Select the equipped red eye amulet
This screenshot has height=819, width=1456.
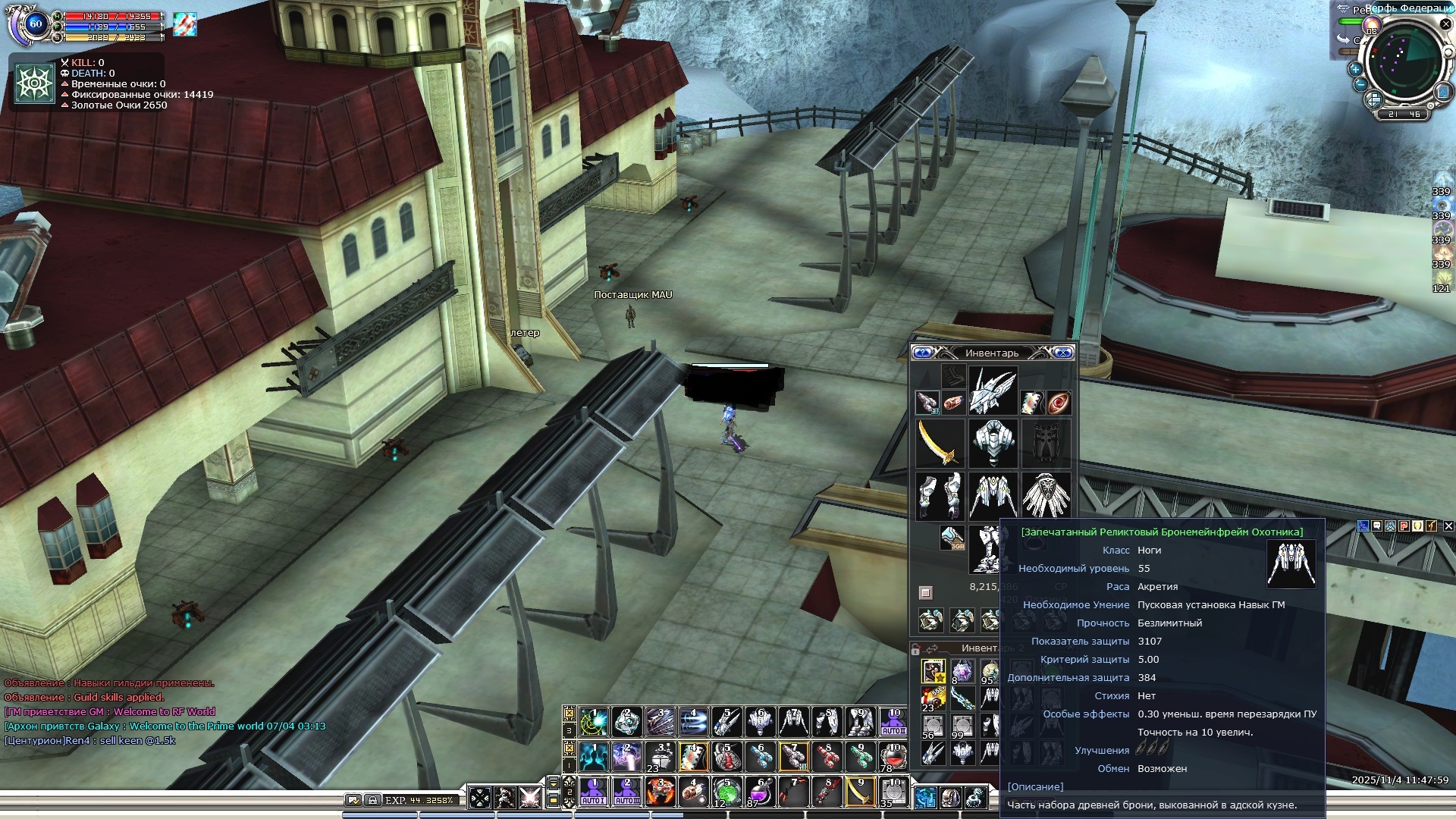[x=1059, y=403]
